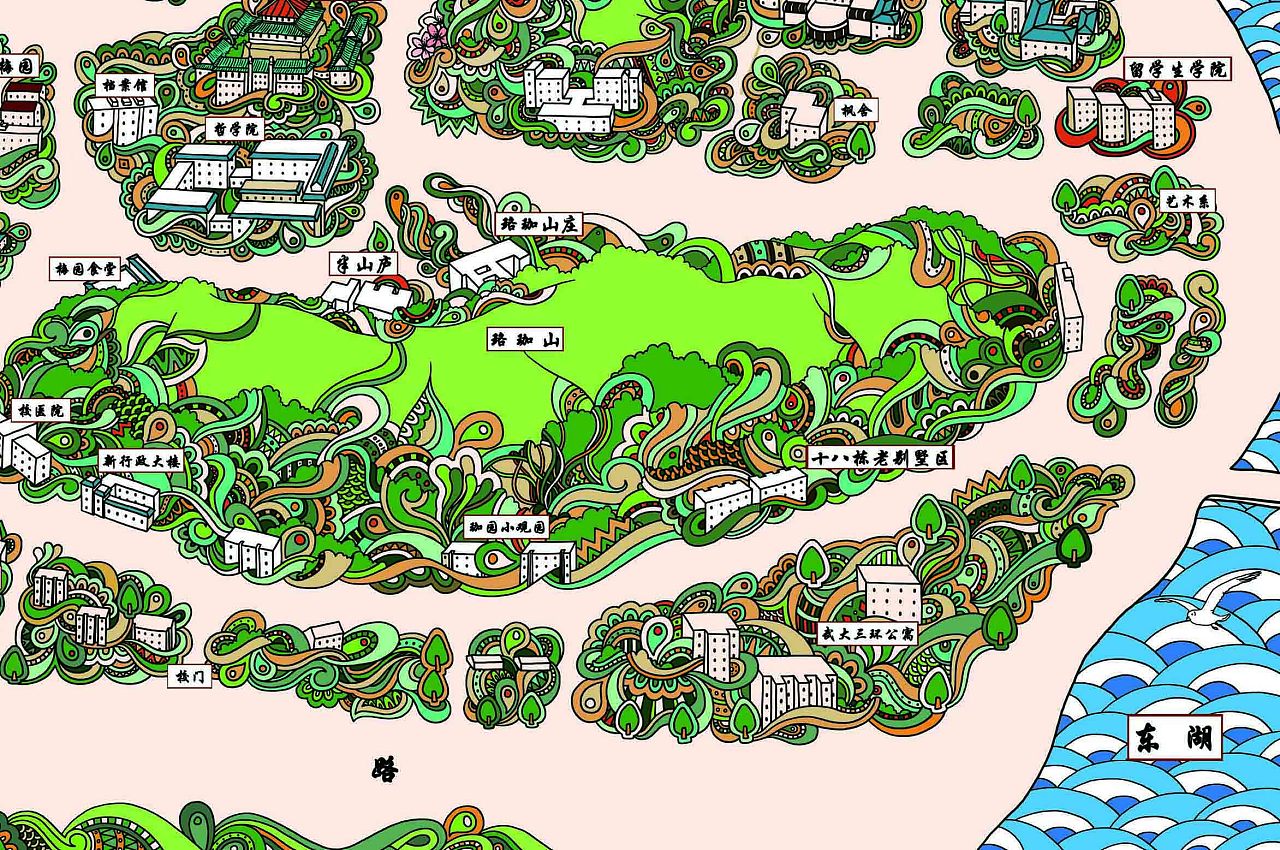
Task: Select the 珞珈山庄 map label
Action: (x=539, y=224)
